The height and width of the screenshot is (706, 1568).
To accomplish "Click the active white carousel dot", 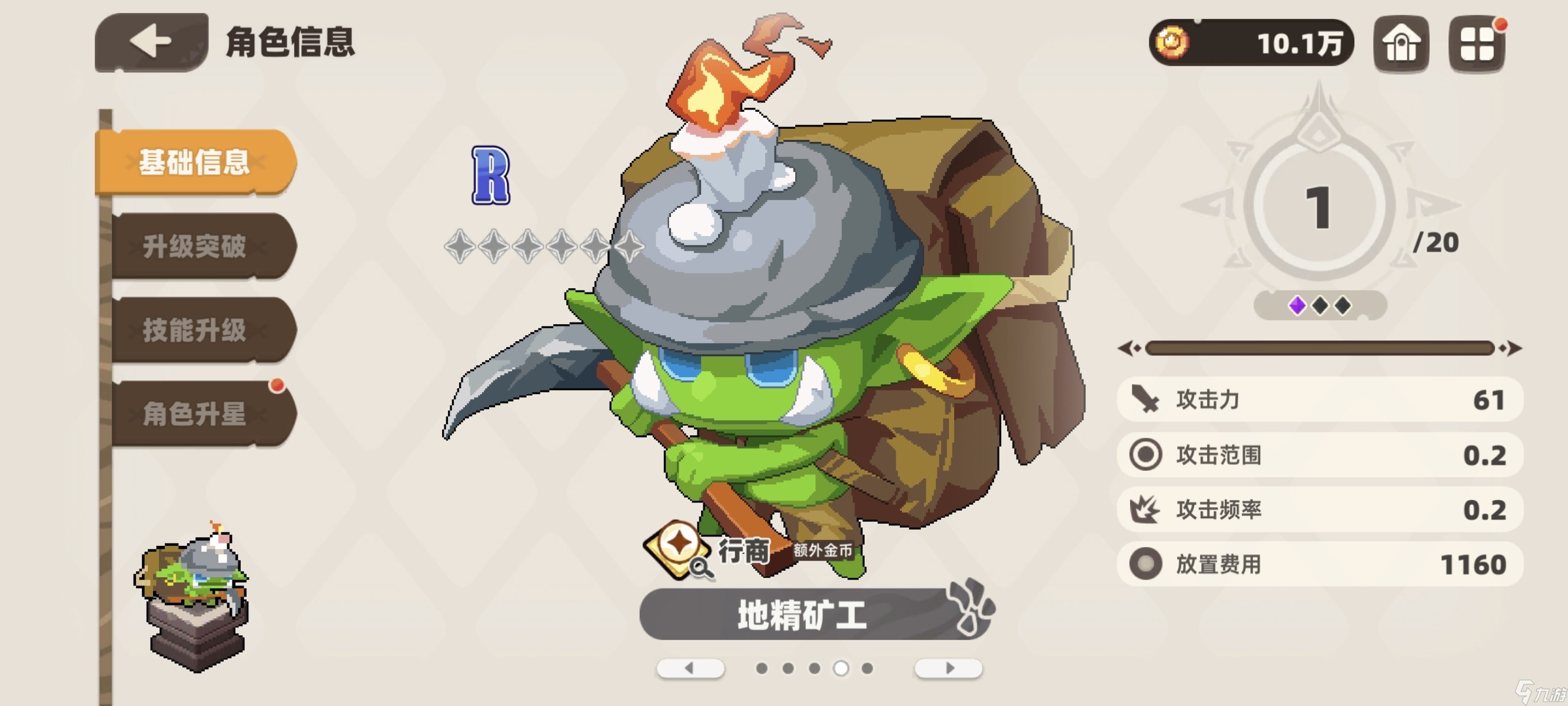I will (841, 668).
